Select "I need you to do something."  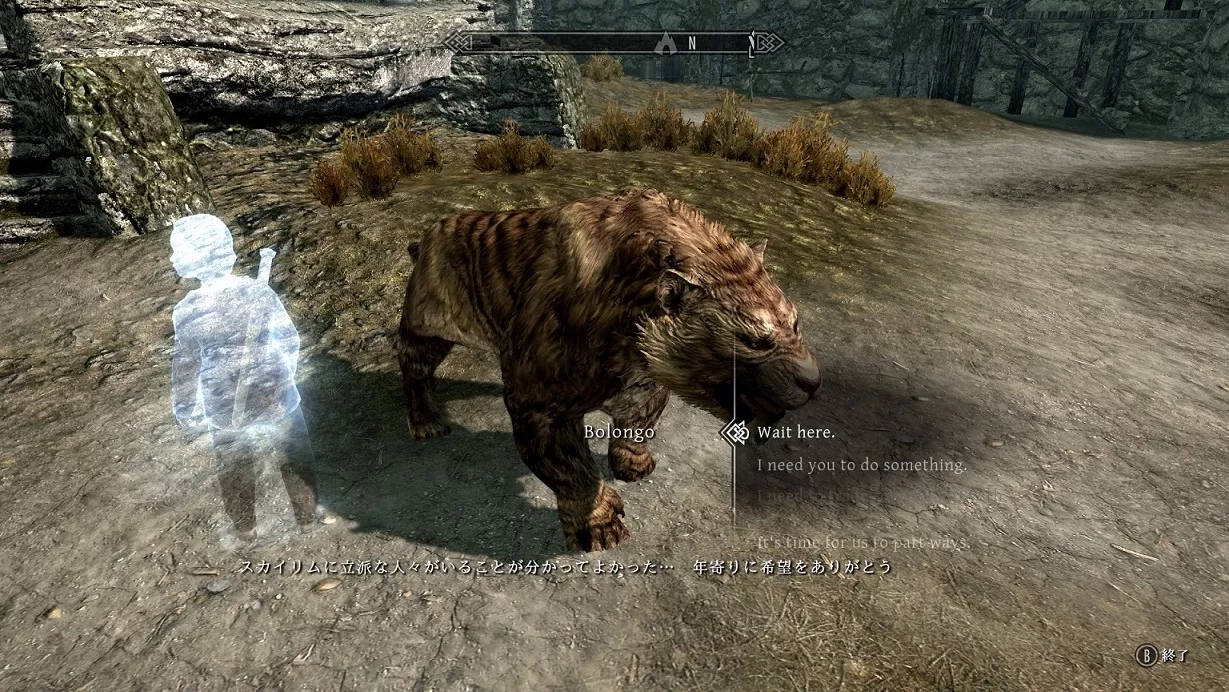coord(861,465)
